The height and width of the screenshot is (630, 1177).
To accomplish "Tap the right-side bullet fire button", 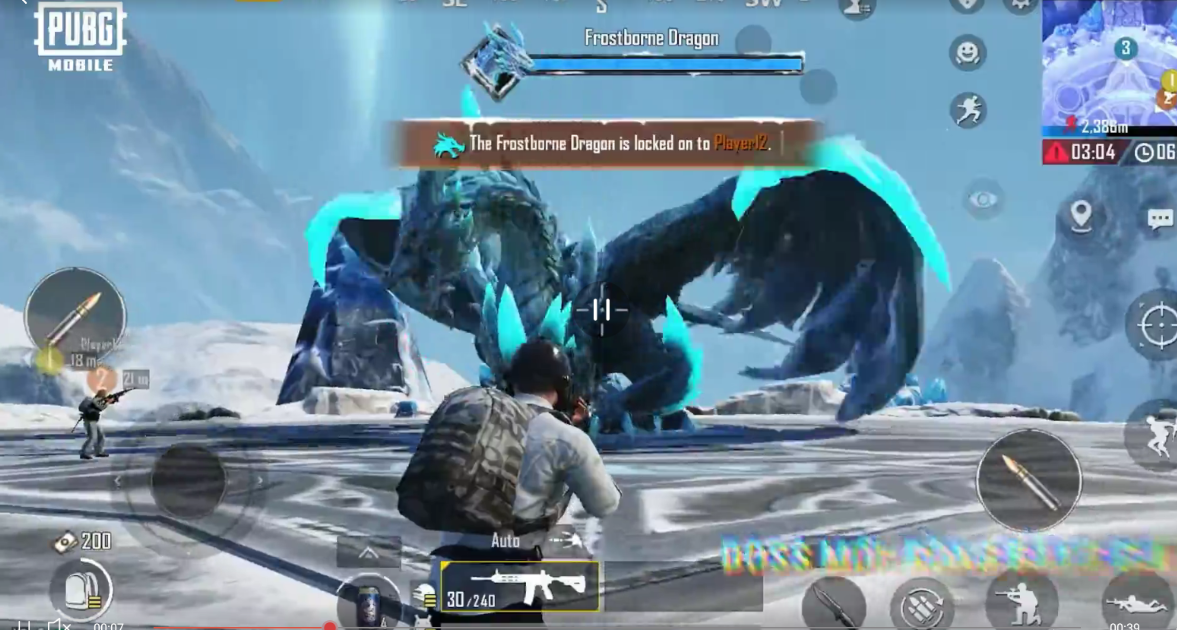I will 1028,480.
